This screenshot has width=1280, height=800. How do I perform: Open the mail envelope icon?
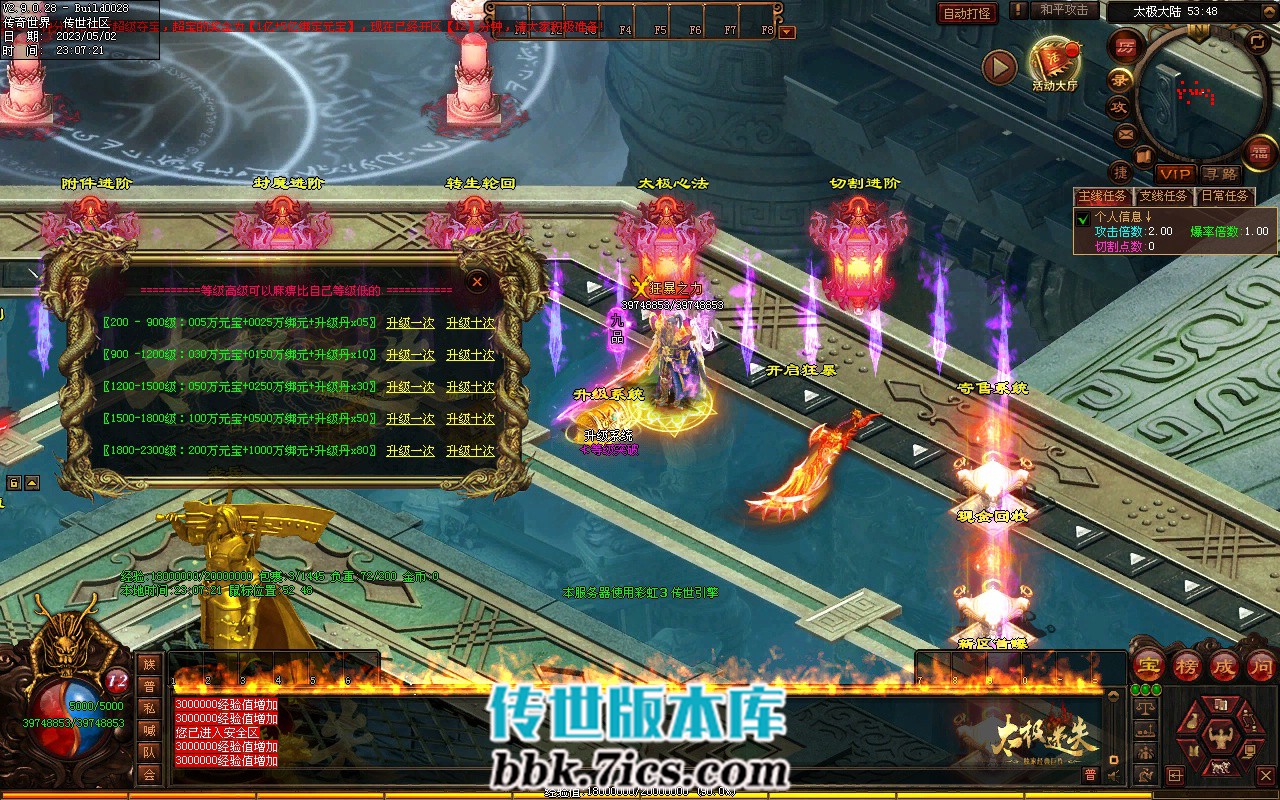[1126, 133]
